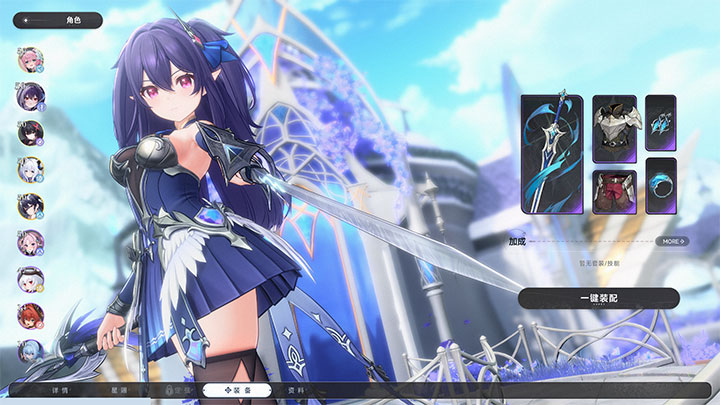Select the equipped sword weapon slot
720x405 pixels.
click(552, 153)
